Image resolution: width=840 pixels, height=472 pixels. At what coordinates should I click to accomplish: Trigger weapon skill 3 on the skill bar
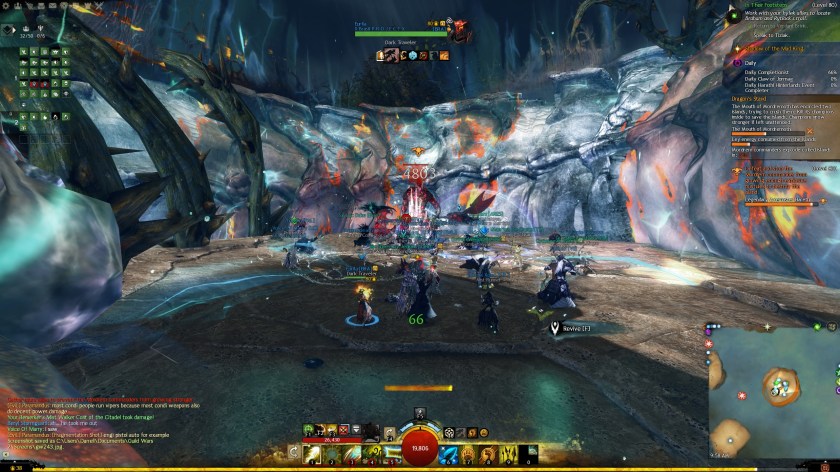pyautogui.click(x=351, y=455)
